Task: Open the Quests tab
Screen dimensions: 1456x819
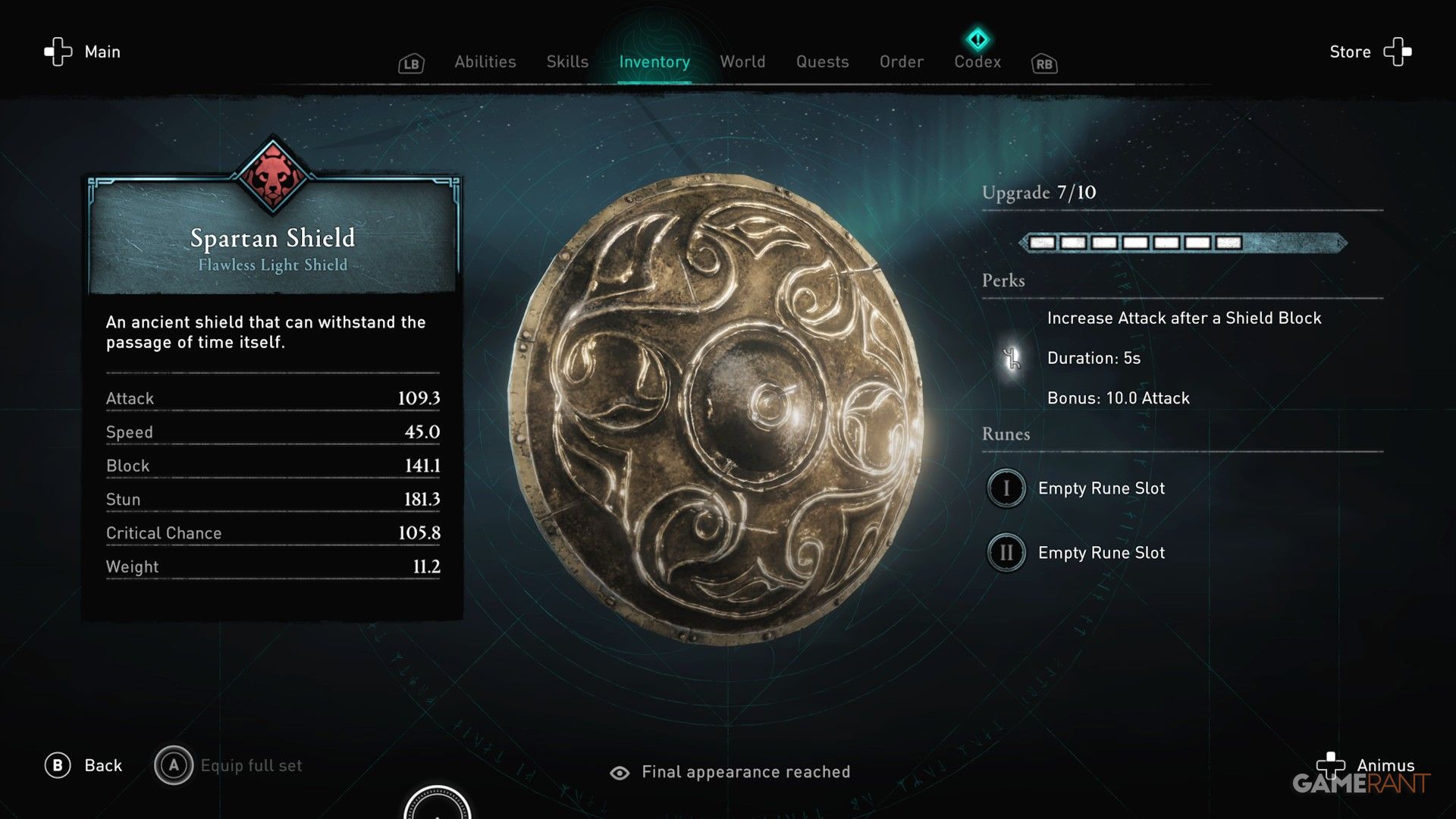Action: pos(823,62)
